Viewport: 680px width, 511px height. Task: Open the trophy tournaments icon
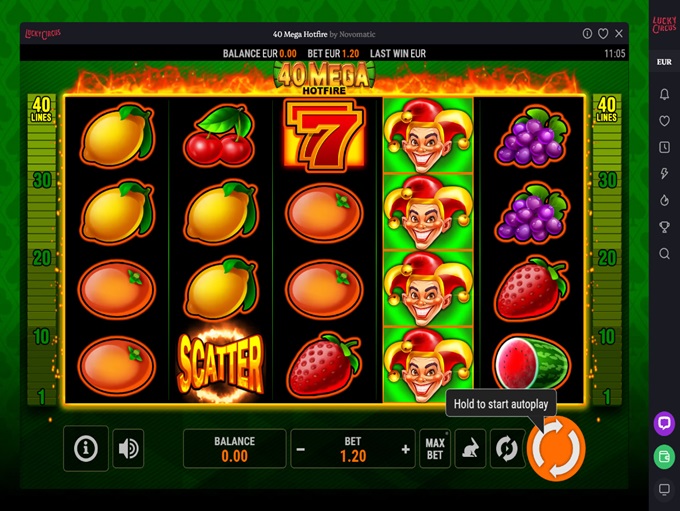click(x=664, y=227)
